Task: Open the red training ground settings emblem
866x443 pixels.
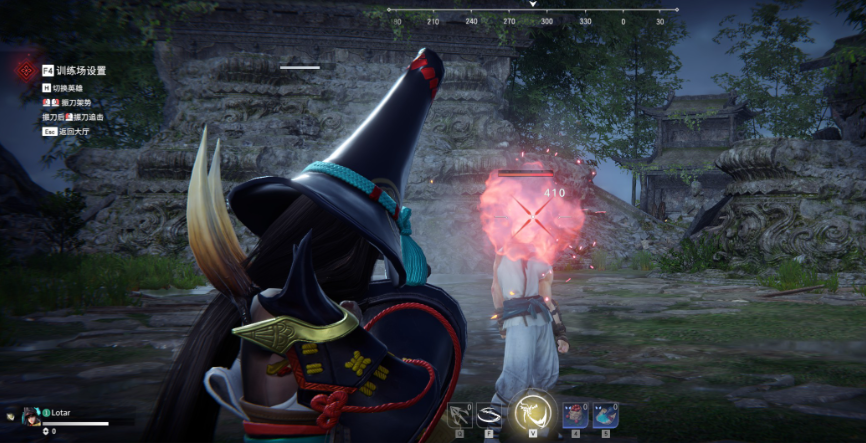Action: (x=26, y=71)
